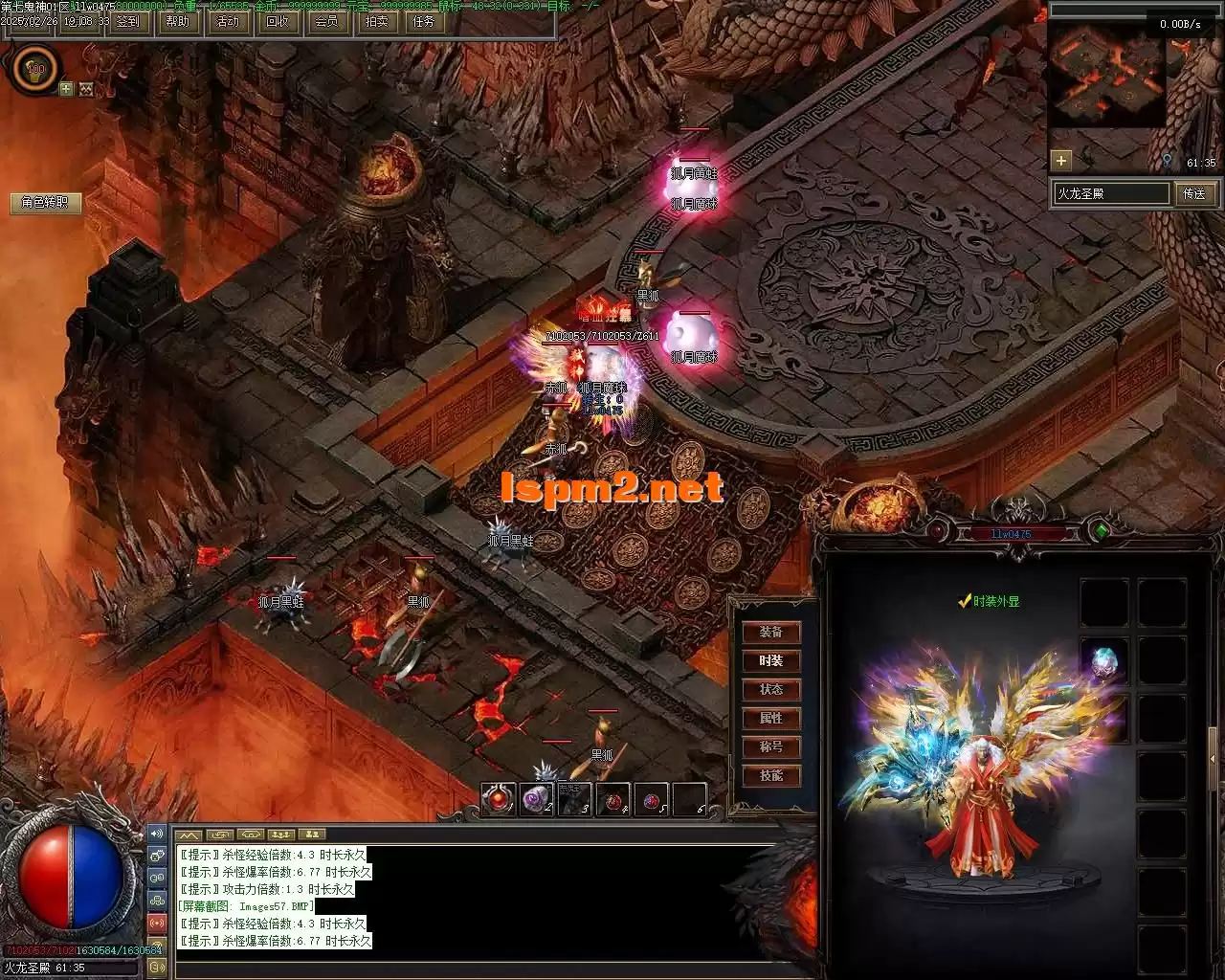Switch to the 装备 equipment tab
The image size is (1225, 980).
[771, 633]
